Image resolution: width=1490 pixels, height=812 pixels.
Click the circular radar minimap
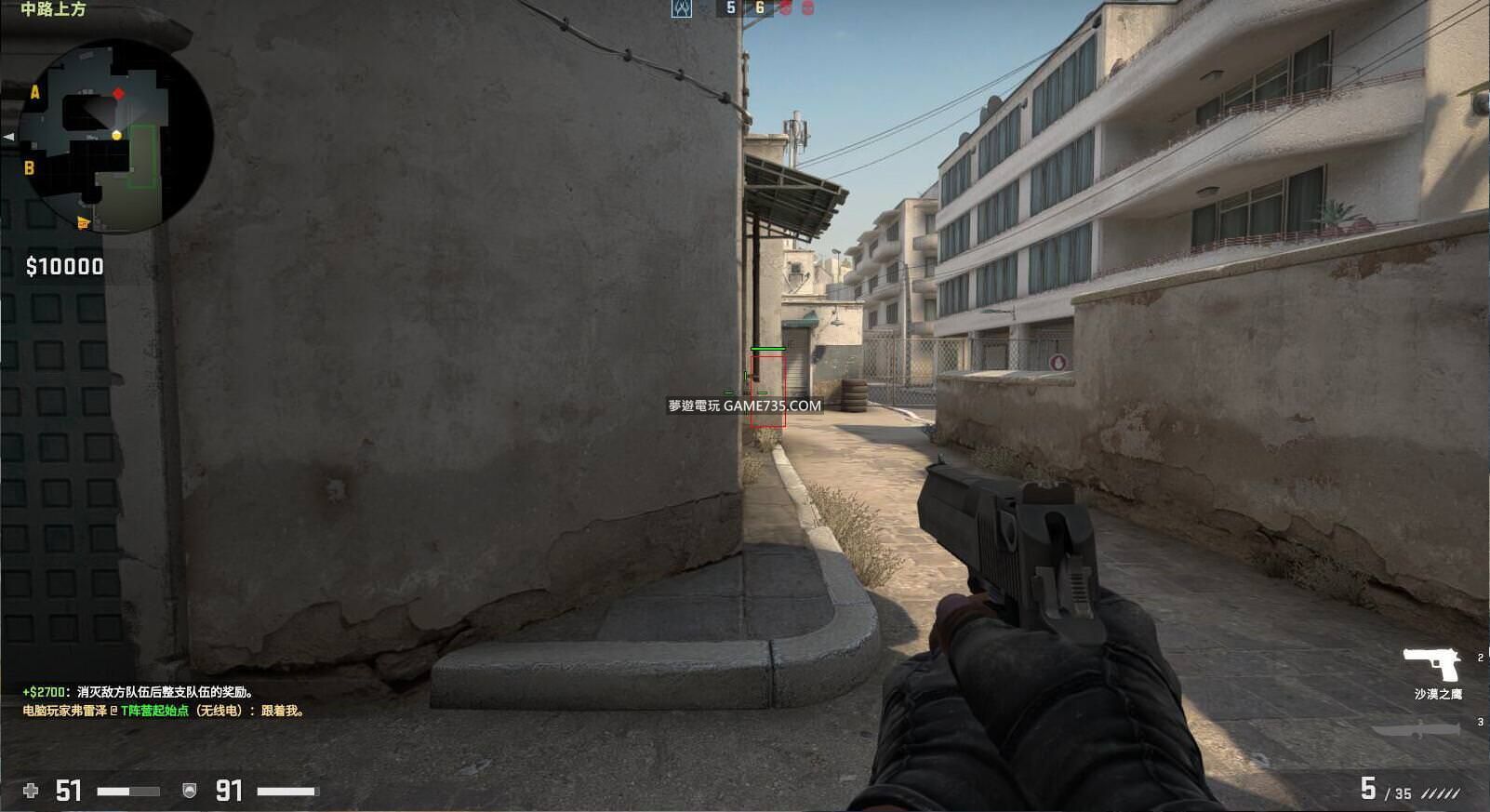pos(115,136)
